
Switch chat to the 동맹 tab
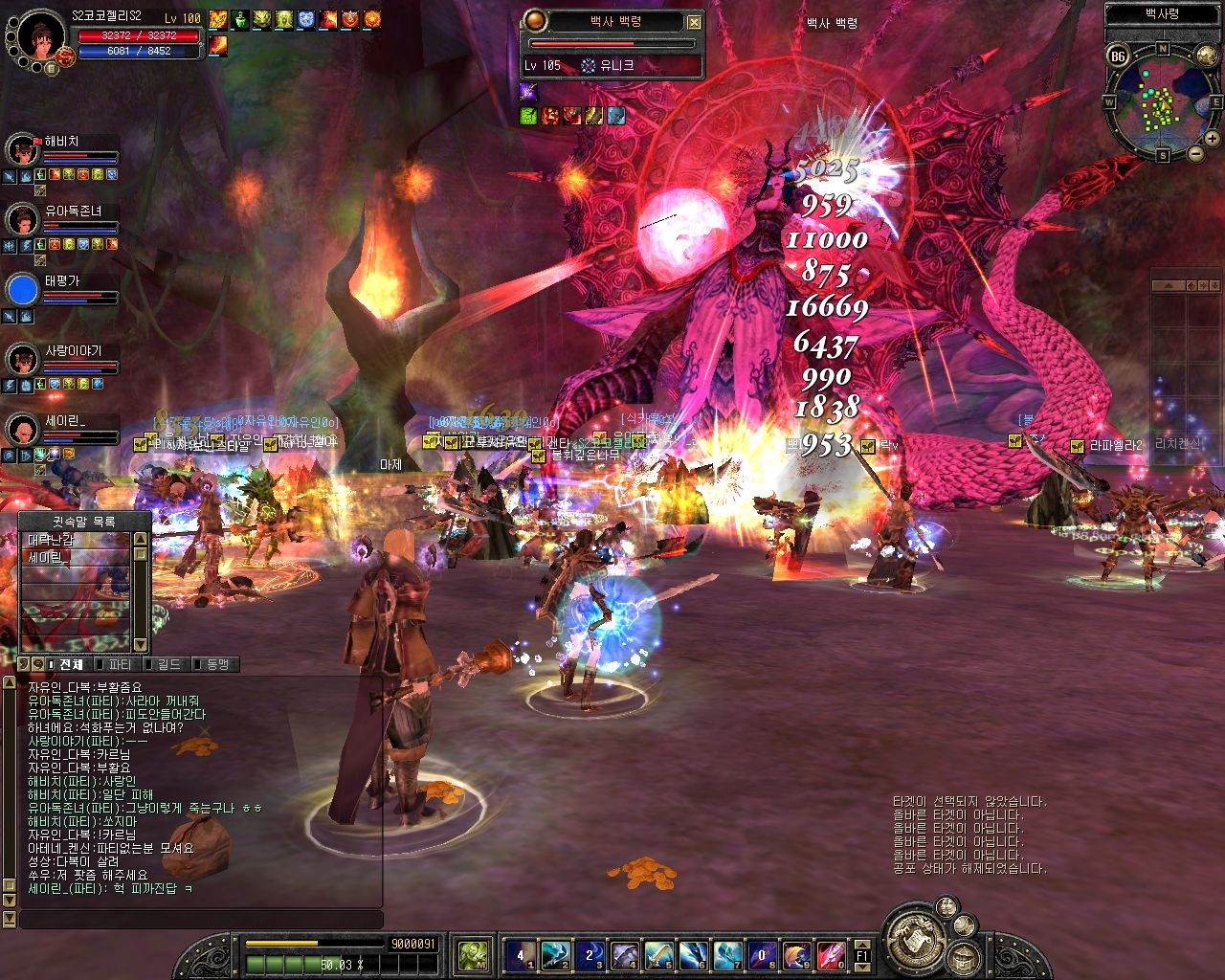214,664
